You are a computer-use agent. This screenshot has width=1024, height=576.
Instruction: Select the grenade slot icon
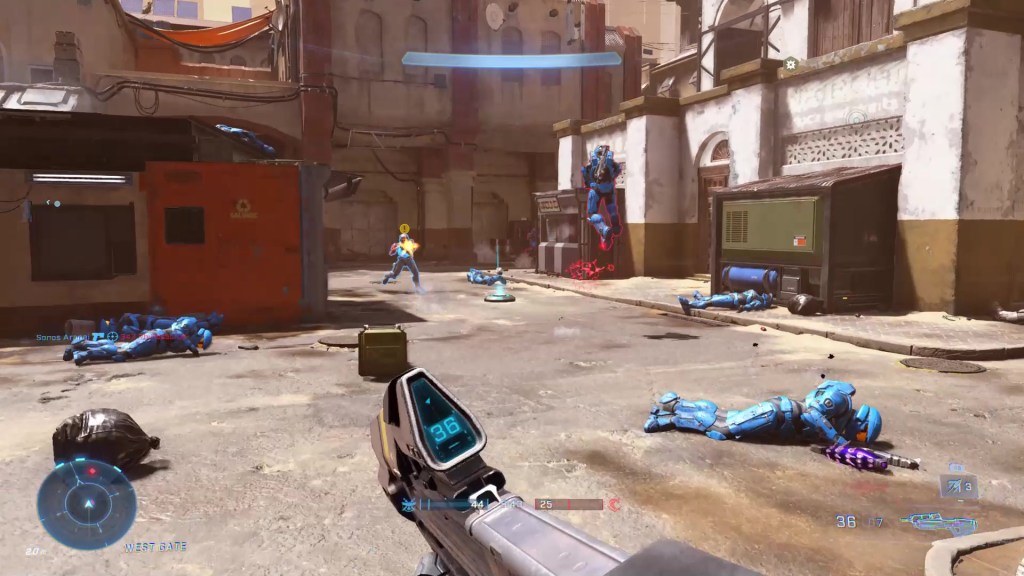958,487
